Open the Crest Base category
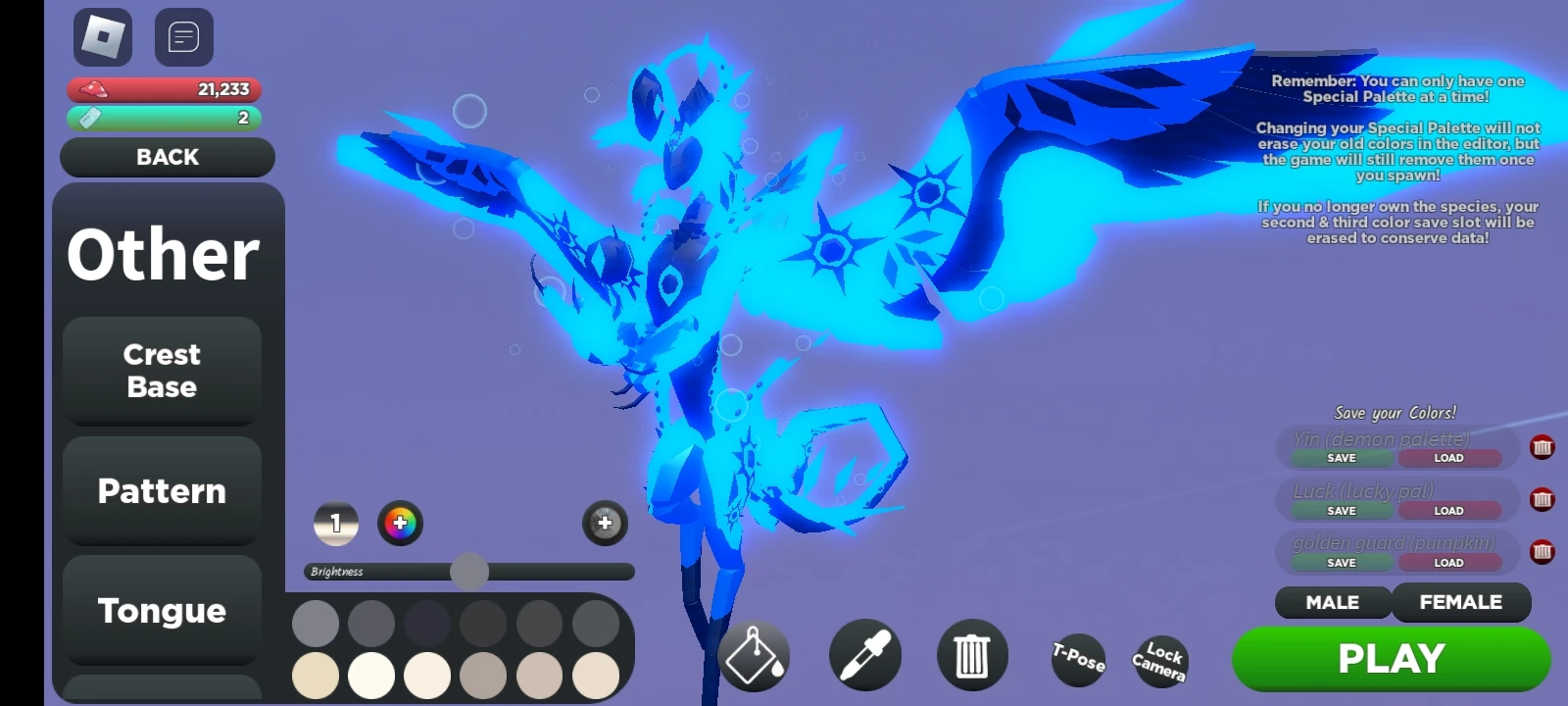This screenshot has width=1568, height=706. click(x=162, y=372)
